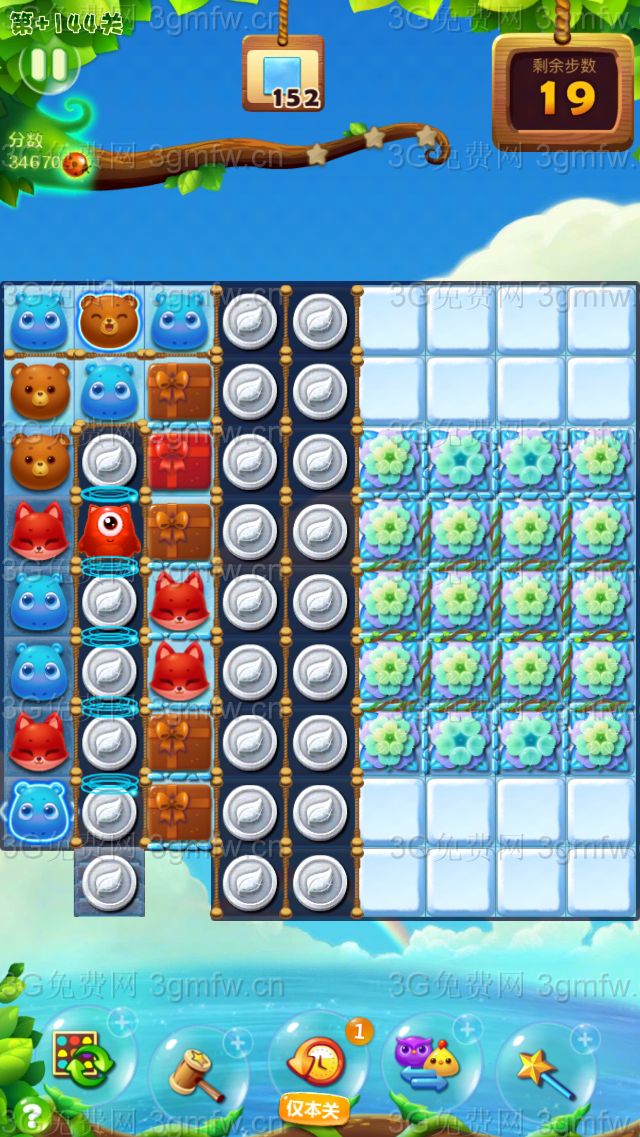Activate the board shuffle booster
The image size is (640, 1137).
(x=82, y=1060)
